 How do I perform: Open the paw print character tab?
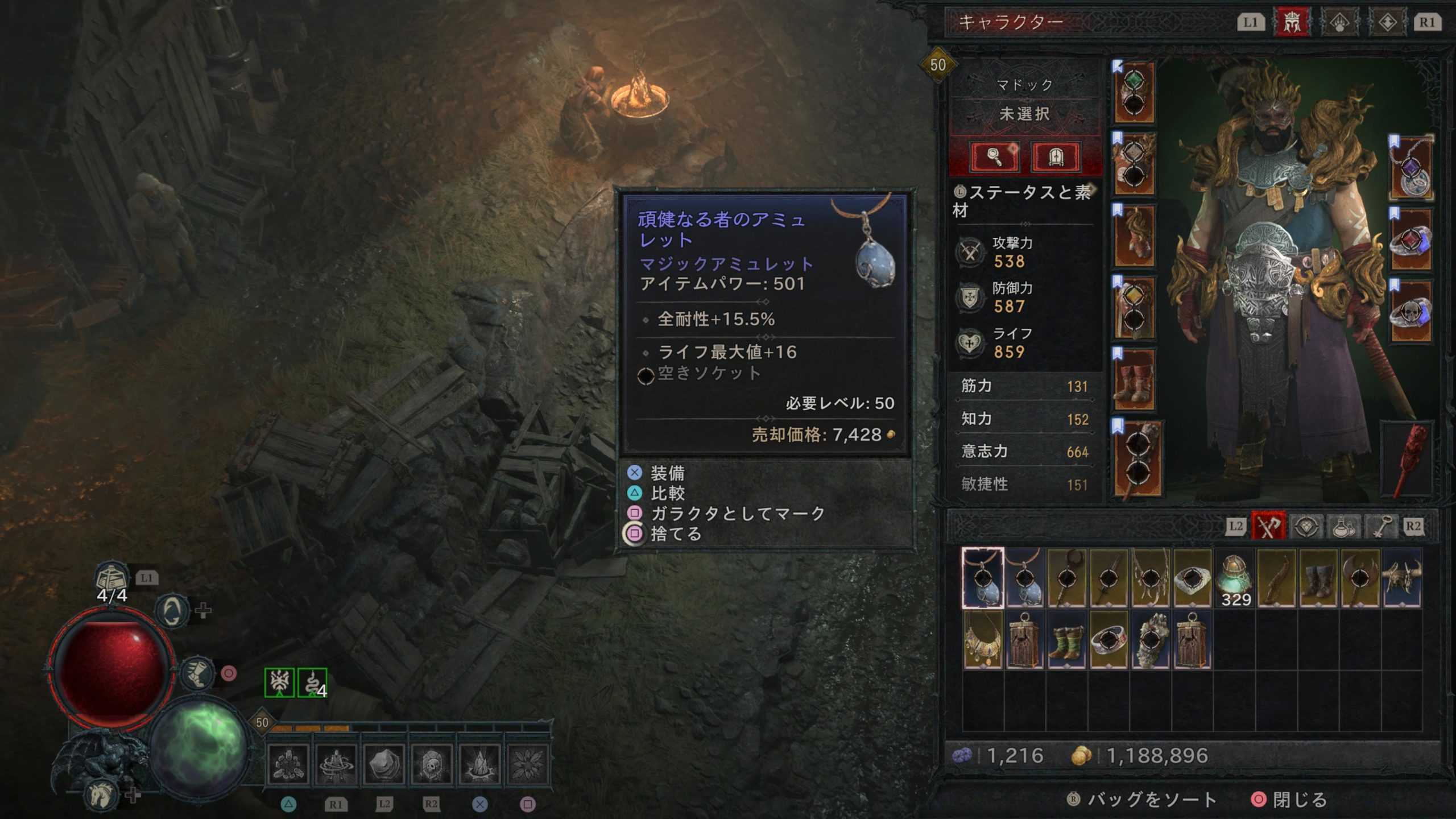point(1339,23)
